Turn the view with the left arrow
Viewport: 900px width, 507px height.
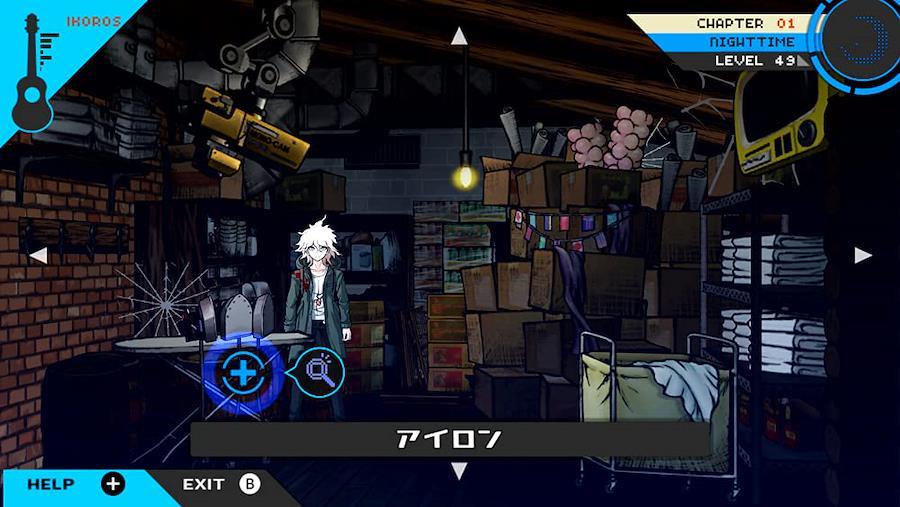coord(38,256)
